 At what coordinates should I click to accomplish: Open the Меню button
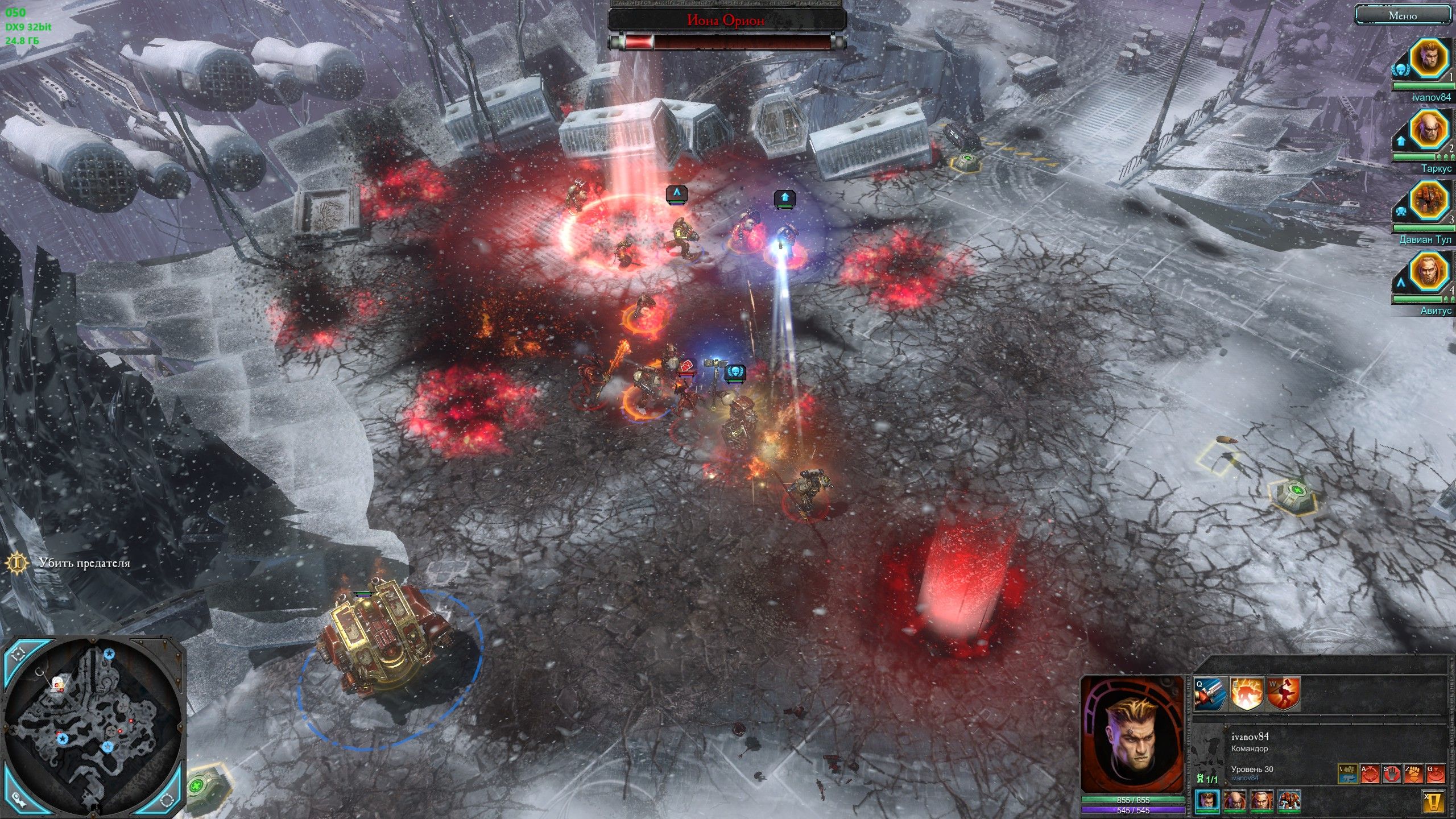pos(1403,16)
